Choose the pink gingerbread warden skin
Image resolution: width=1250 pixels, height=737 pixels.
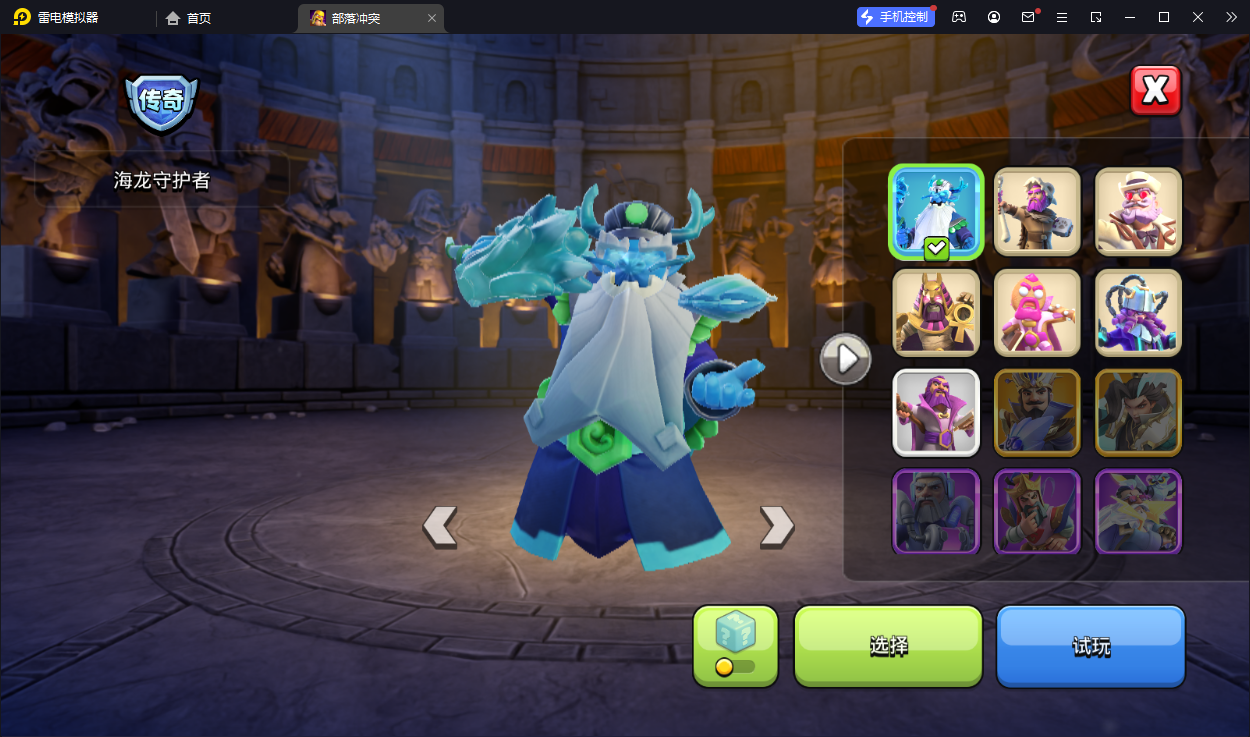point(1037,312)
